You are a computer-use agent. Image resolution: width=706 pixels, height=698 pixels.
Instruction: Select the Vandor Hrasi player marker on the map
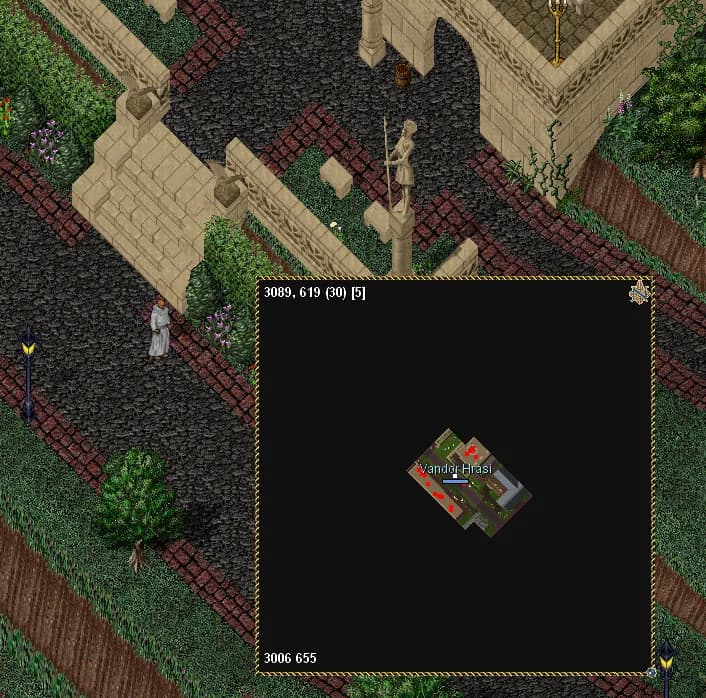455,477
